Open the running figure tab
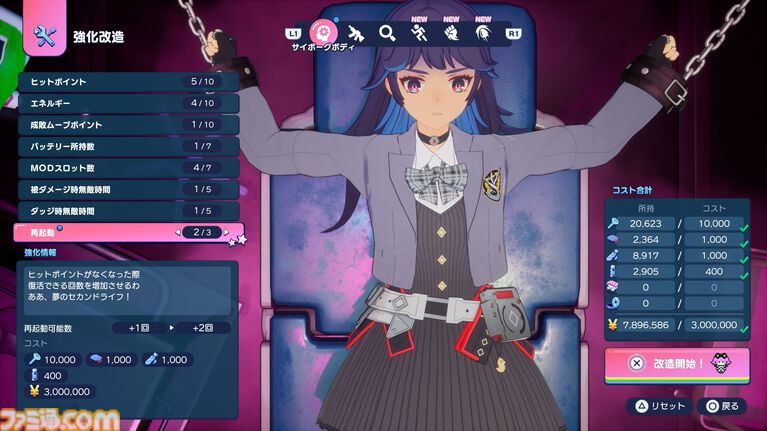Viewport: 767px width, 431px height. pyautogui.click(x=418, y=33)
